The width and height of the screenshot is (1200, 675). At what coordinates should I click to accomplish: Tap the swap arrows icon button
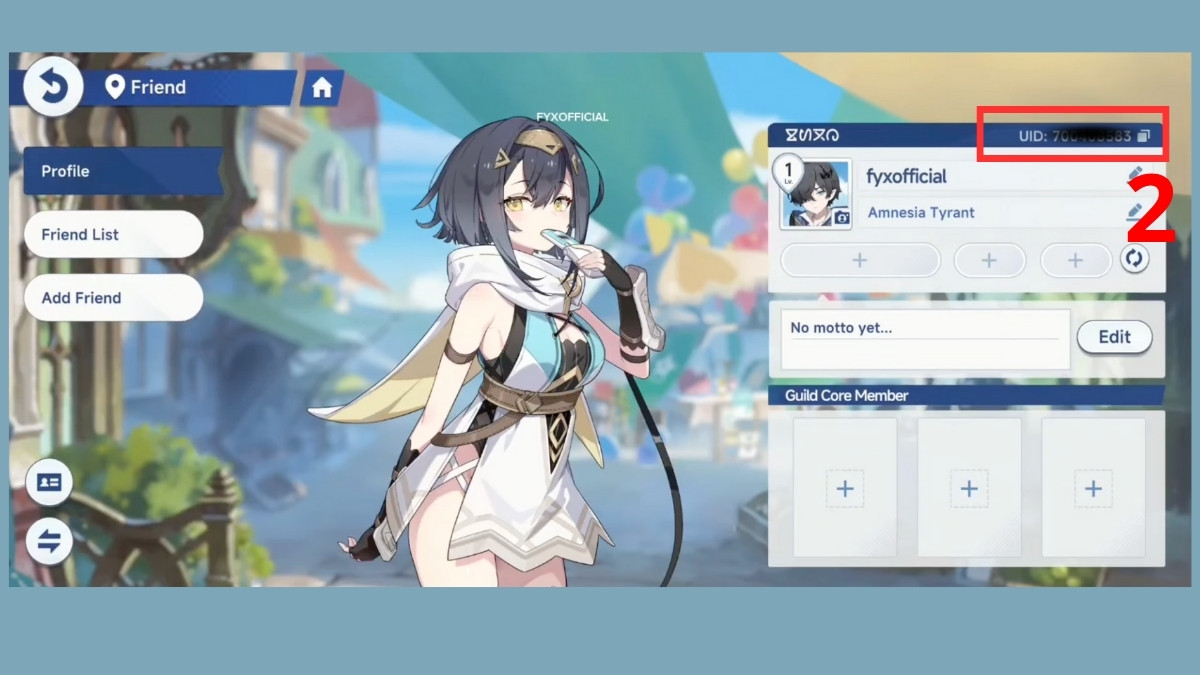[48, 541]
